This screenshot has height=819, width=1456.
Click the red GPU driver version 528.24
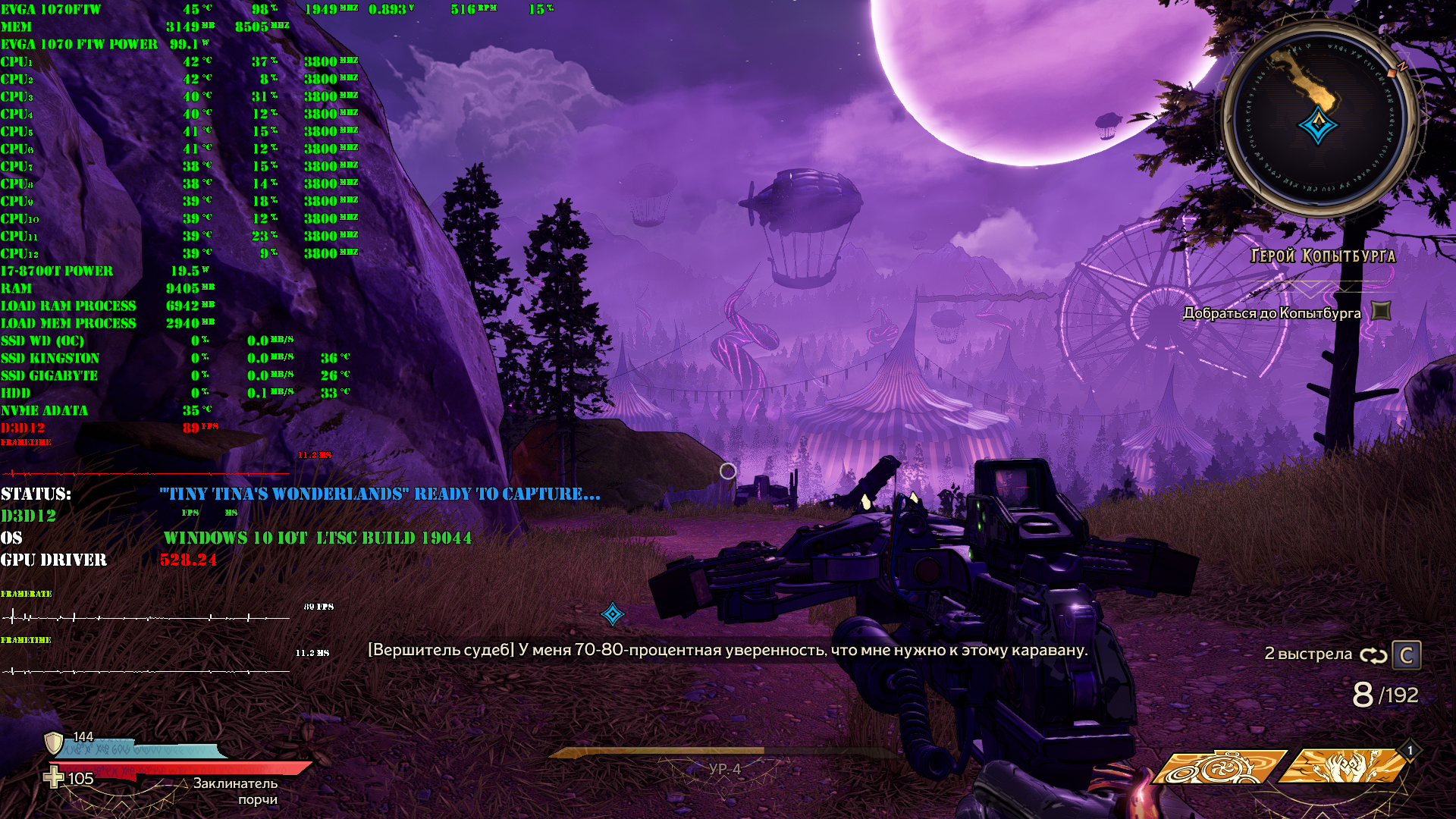188,560
